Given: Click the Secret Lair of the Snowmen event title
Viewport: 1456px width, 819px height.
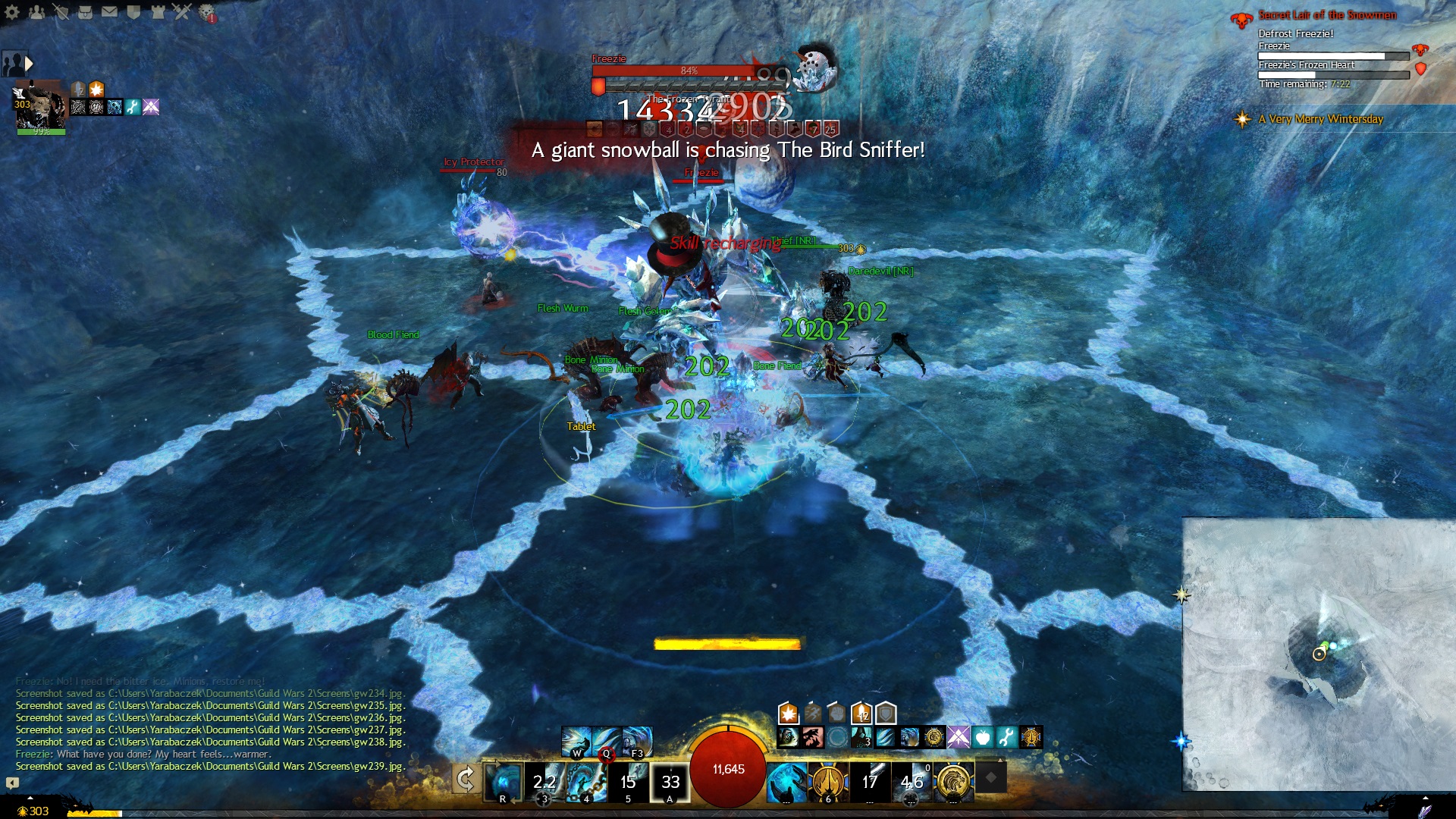Looking at the screenshot, I should (x=1327, y=15).
